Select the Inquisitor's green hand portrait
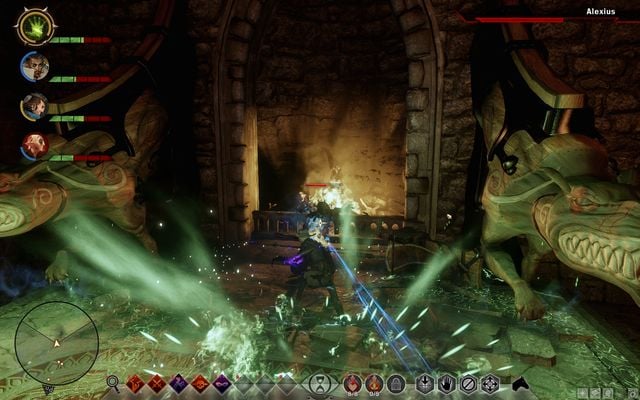 click(x=34, y=26)
